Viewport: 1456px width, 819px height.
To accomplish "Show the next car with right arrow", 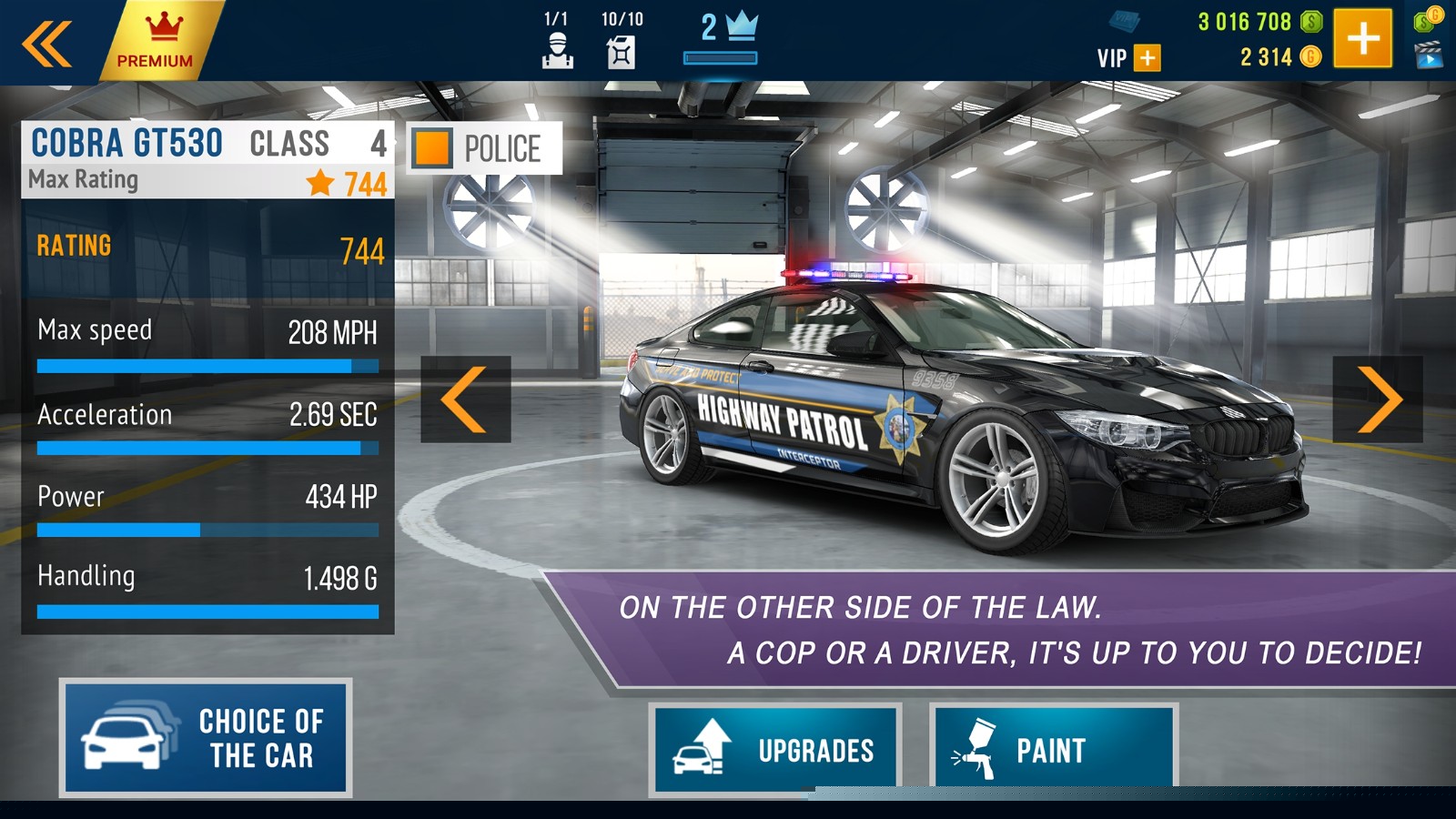I will [x=1378, y=399].
